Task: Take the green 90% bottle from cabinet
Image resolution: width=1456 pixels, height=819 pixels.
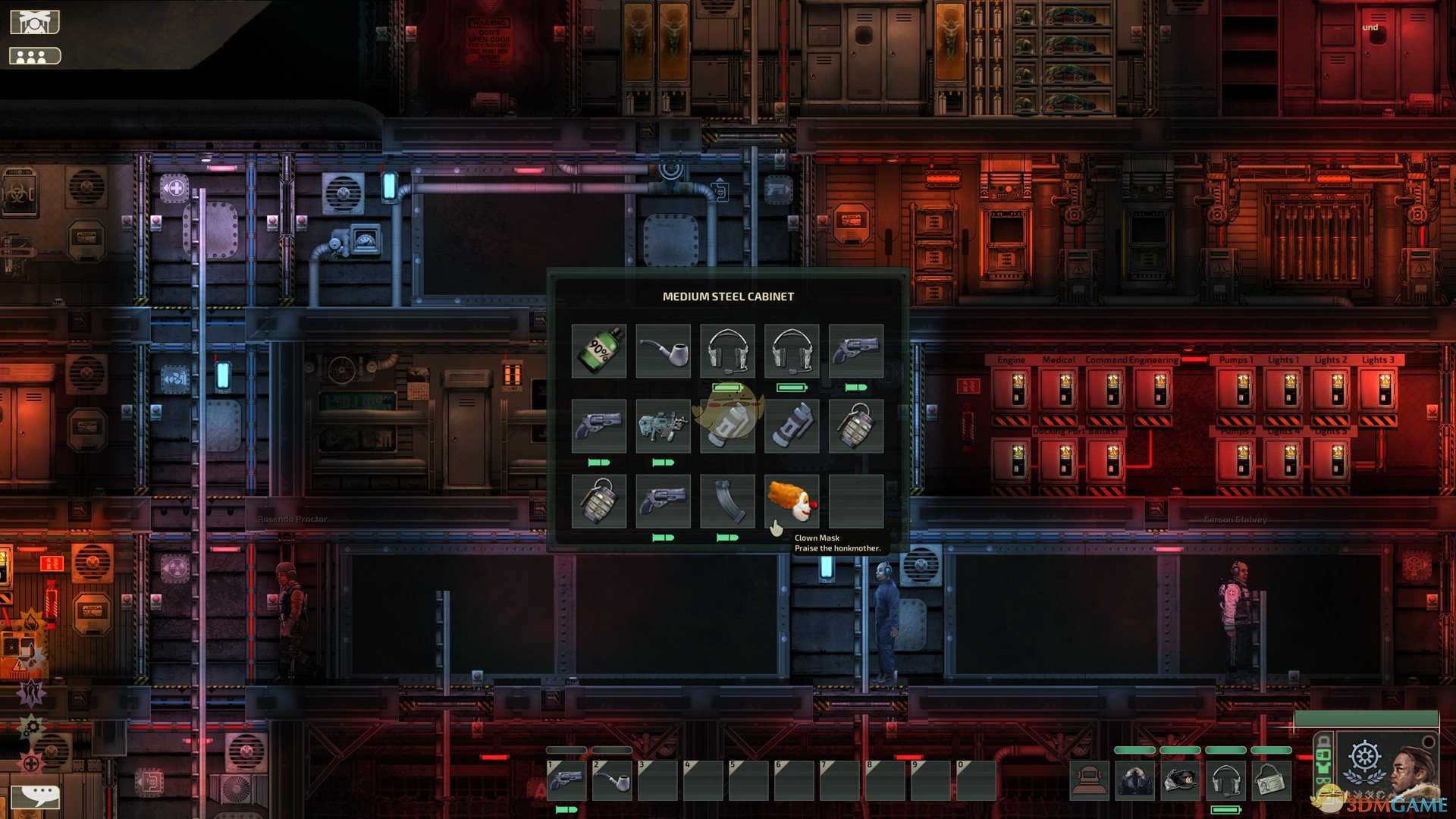Action: click(599, 350)
